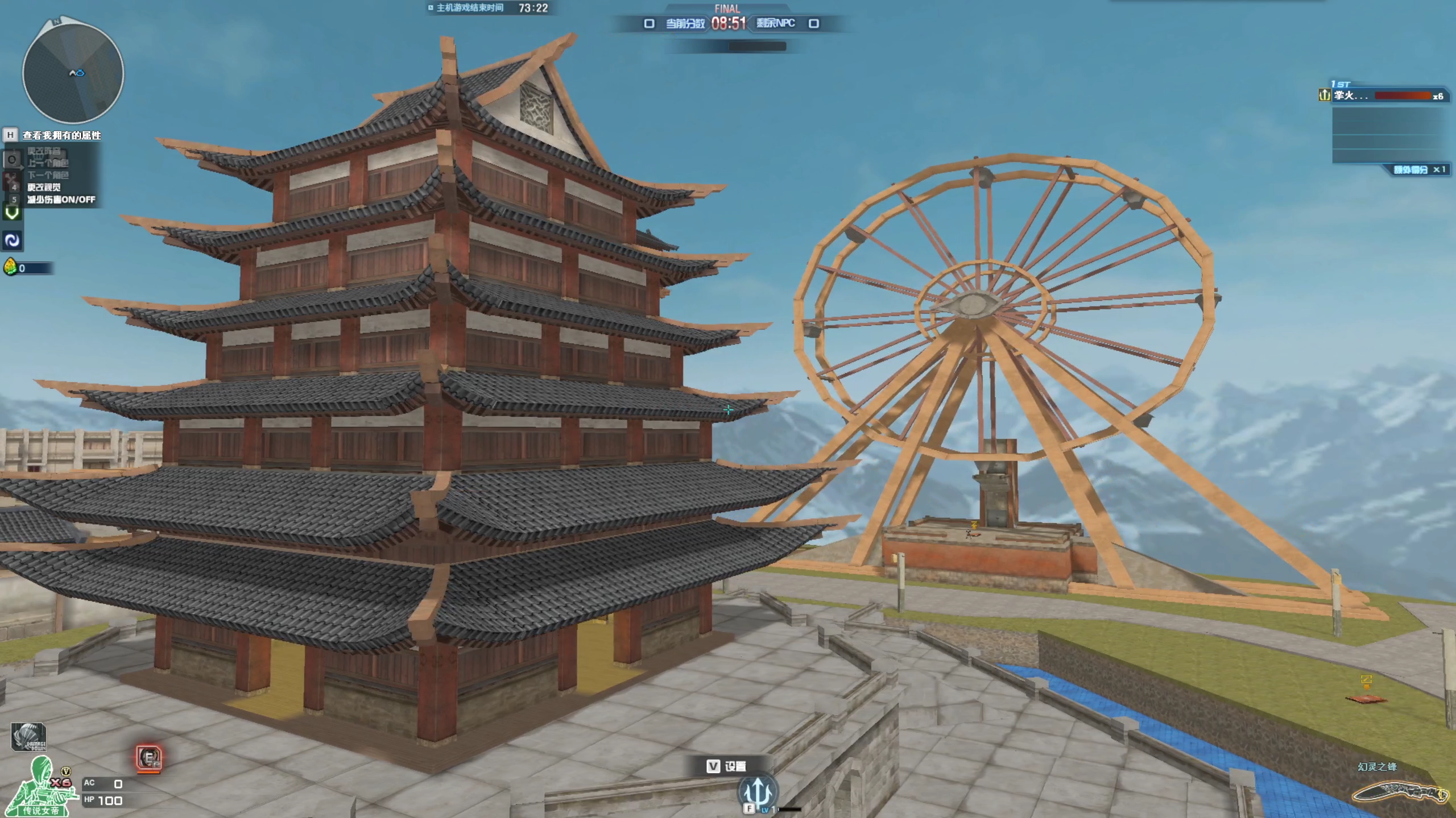Viewport: 1456px width, 818px height.
Task: Toggle the 减少伤害ON/OFF option
Action: coord(61,200)
